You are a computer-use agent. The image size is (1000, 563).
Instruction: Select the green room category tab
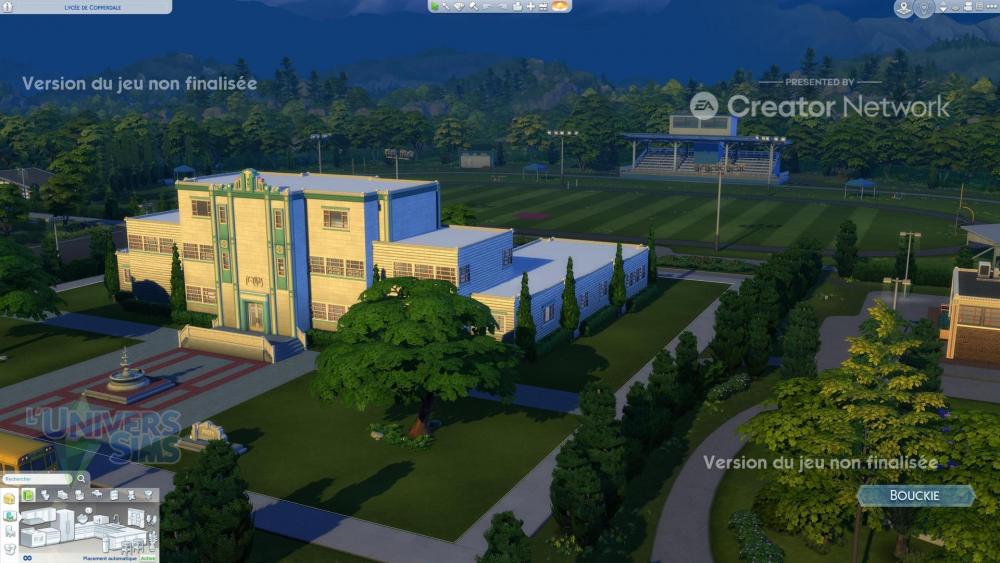click(x=29, y=495)
